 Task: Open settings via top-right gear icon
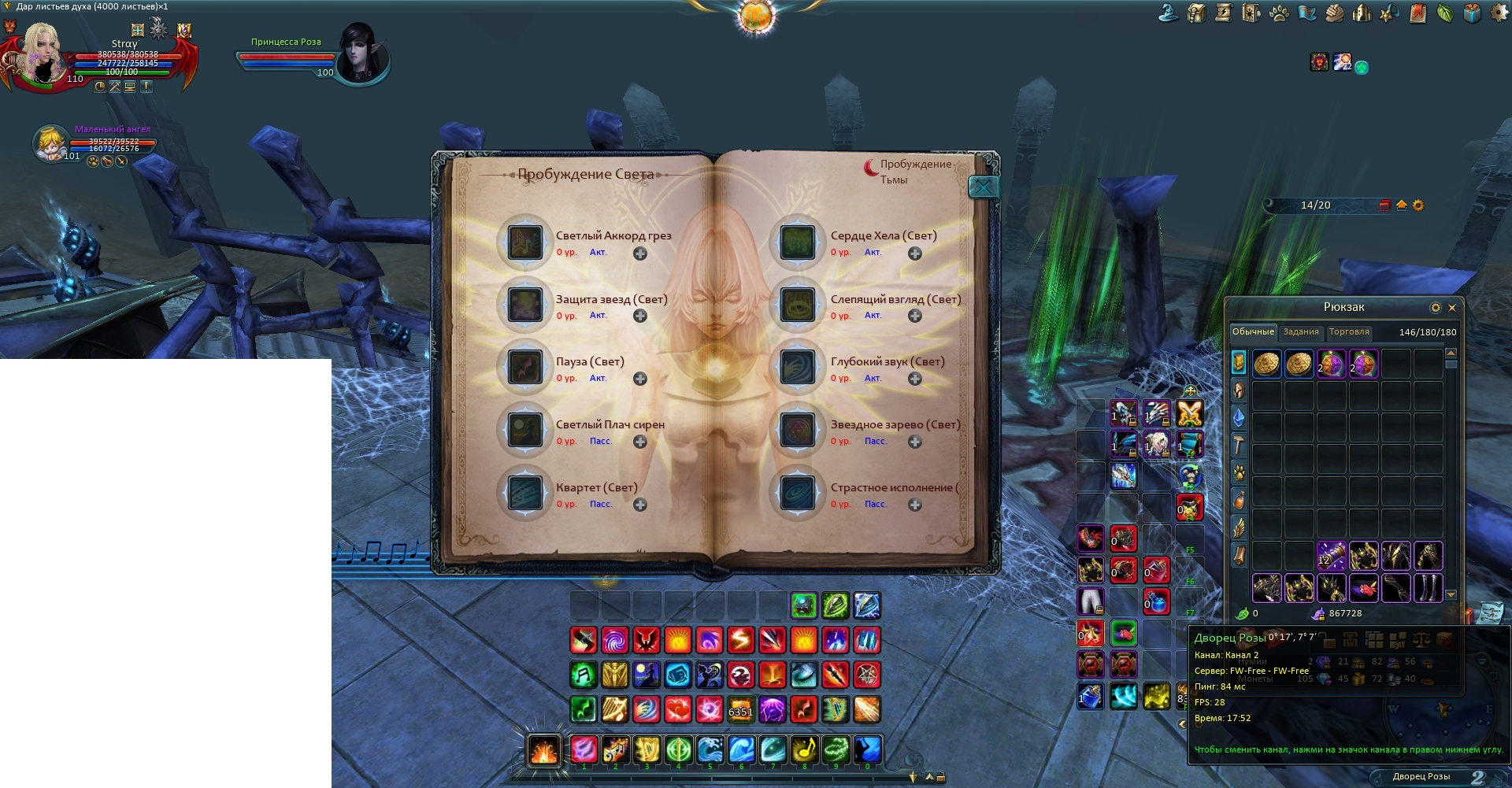[1499, 13]
